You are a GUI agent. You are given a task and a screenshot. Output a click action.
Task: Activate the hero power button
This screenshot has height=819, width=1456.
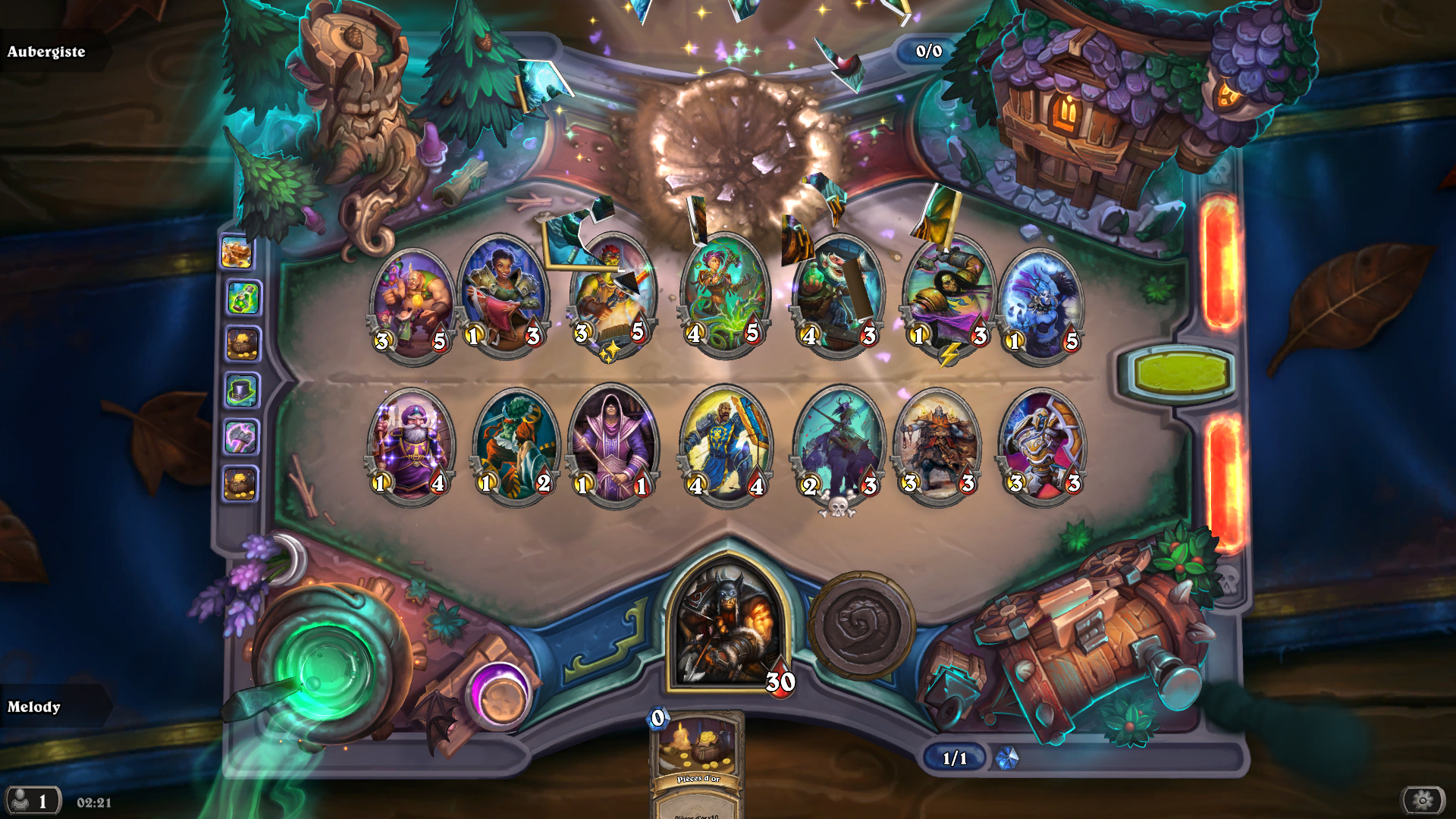pyautogui.click(x=861, y=626)
